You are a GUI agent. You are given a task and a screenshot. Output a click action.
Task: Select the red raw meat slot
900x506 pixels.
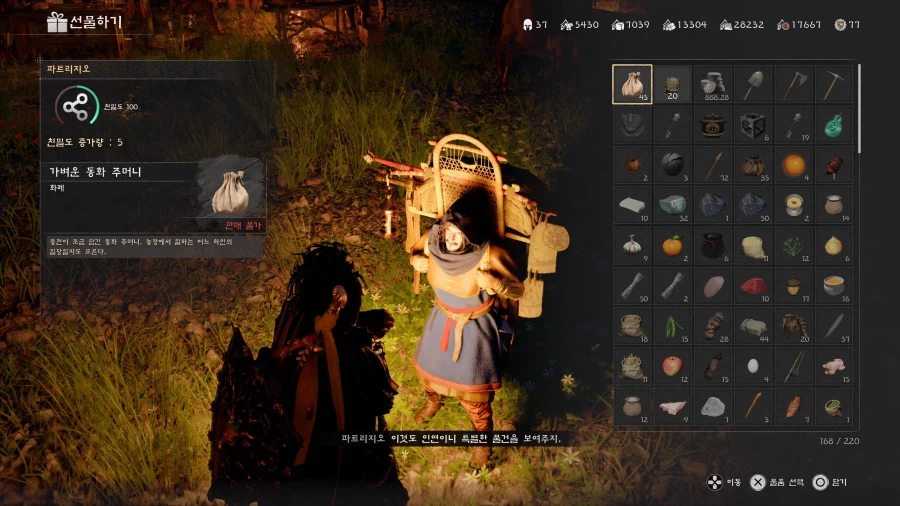(x=753, y=287)
